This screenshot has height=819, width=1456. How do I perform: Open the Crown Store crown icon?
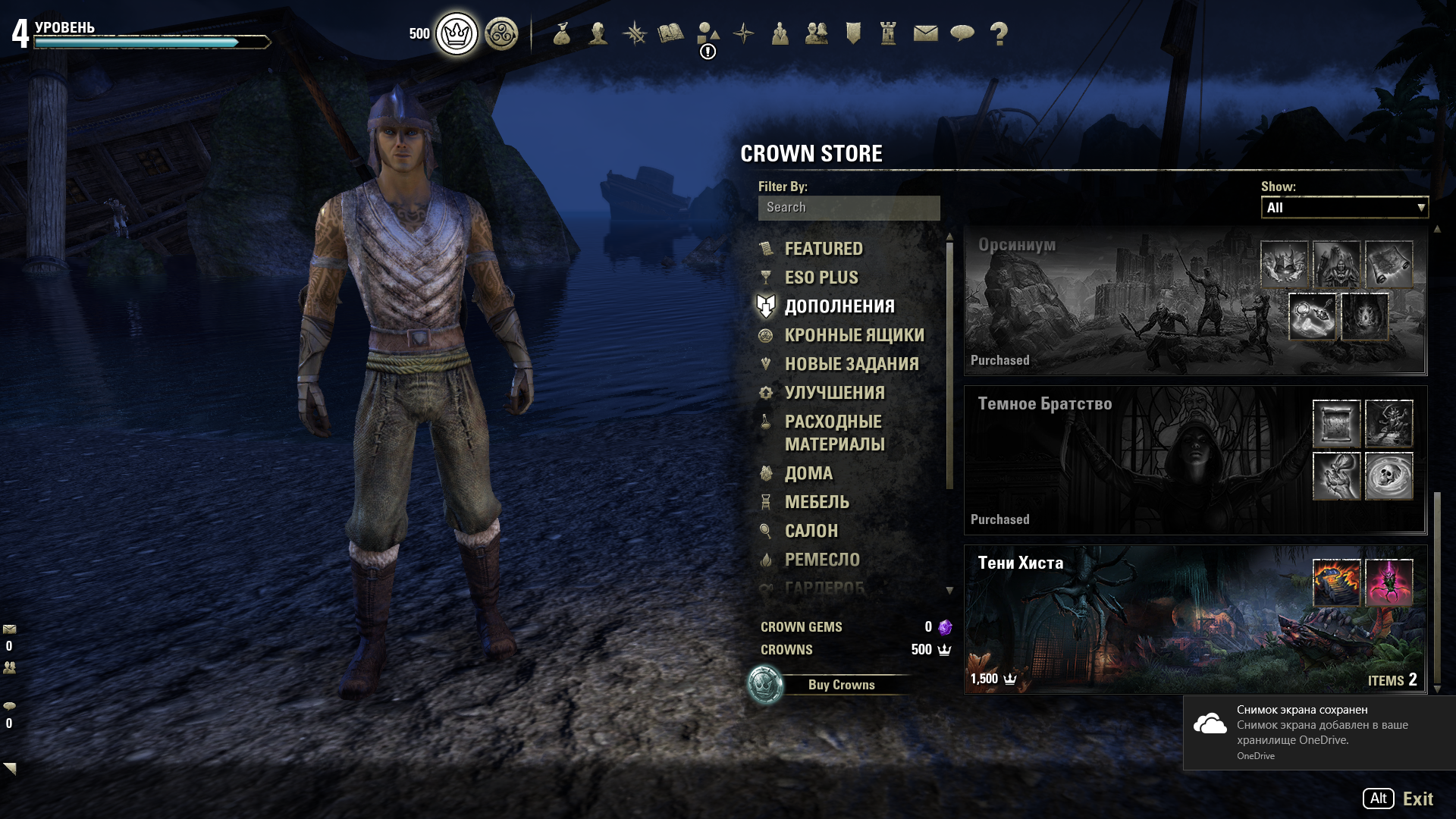457,33
